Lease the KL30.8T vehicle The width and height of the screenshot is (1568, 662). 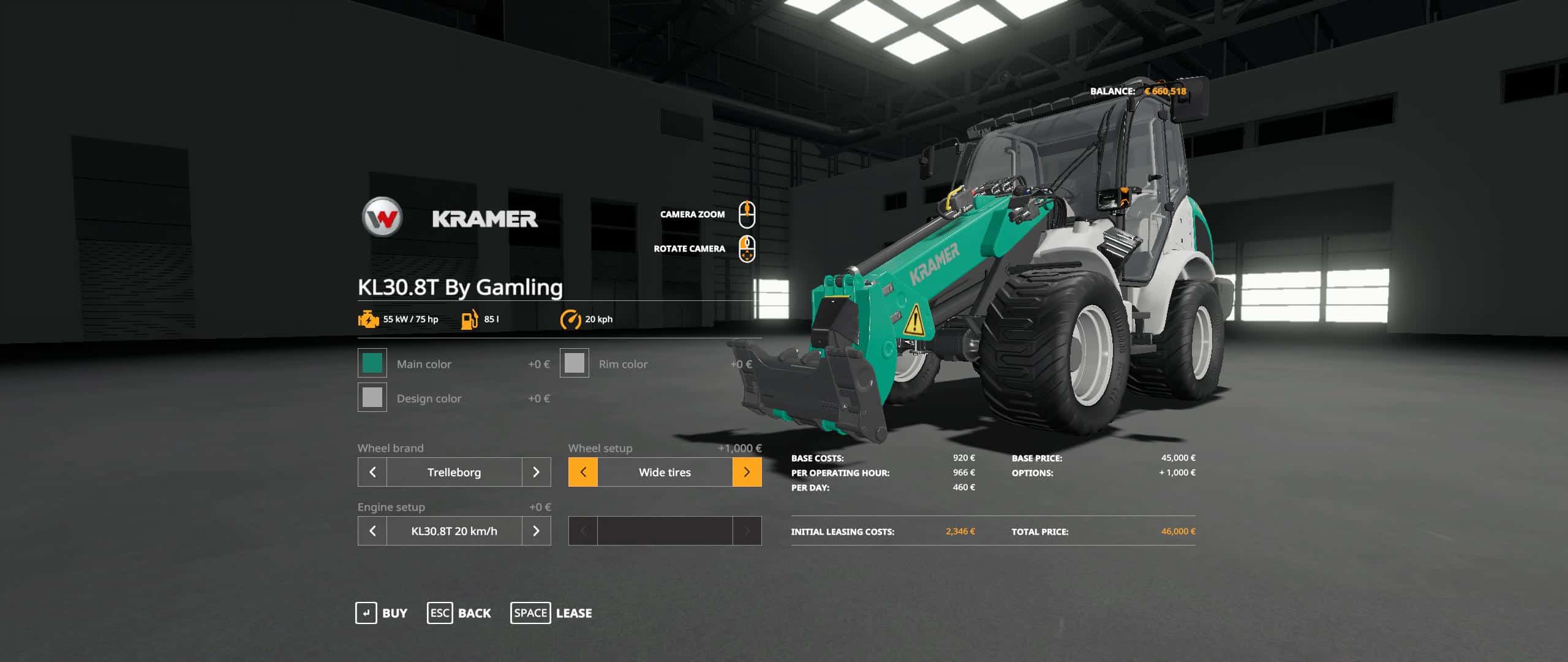coord(551,613)
